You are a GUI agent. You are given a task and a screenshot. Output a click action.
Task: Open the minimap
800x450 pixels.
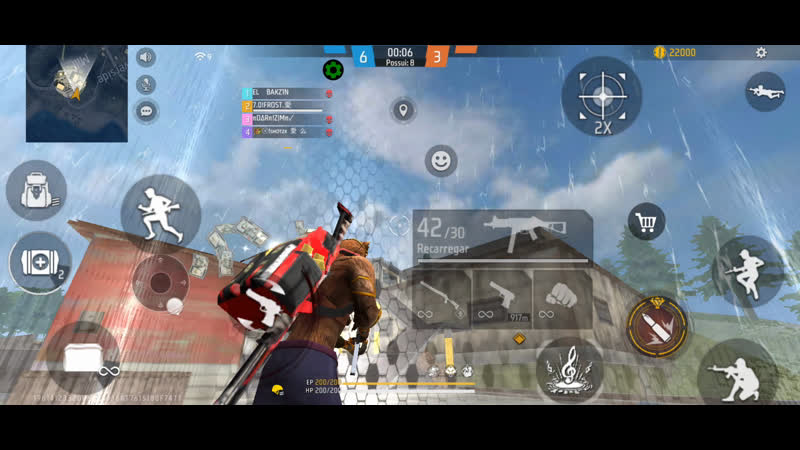tap(77, 93)
